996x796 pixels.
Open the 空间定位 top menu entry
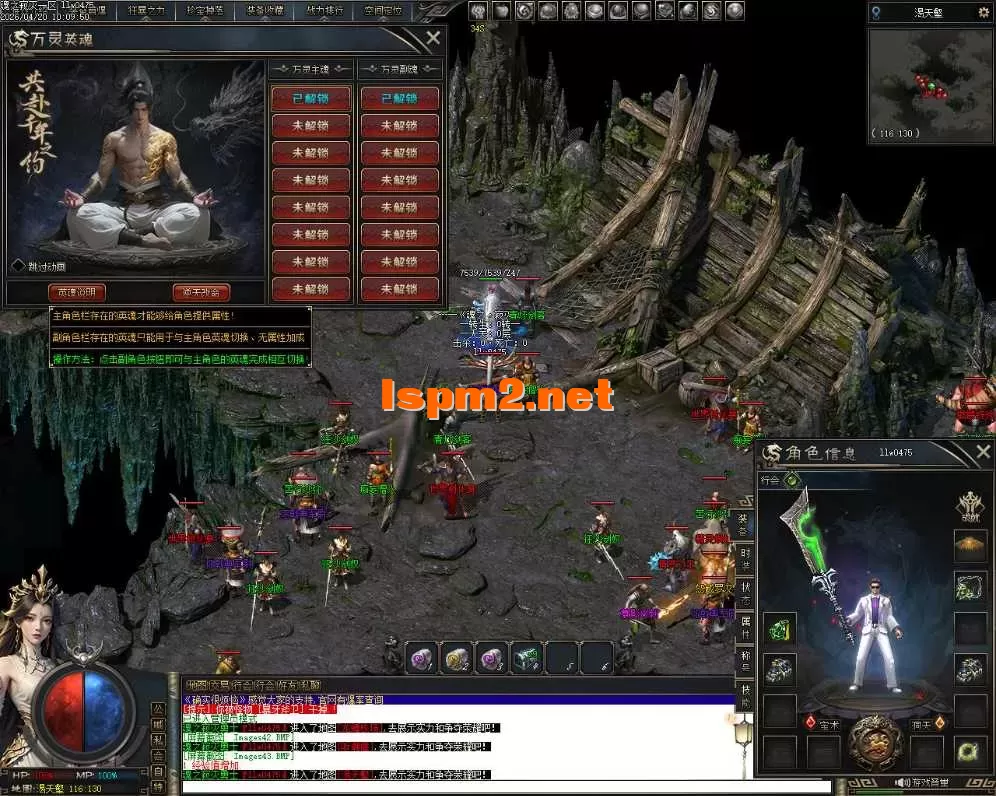pyautogui.click(x=382, y=11)
